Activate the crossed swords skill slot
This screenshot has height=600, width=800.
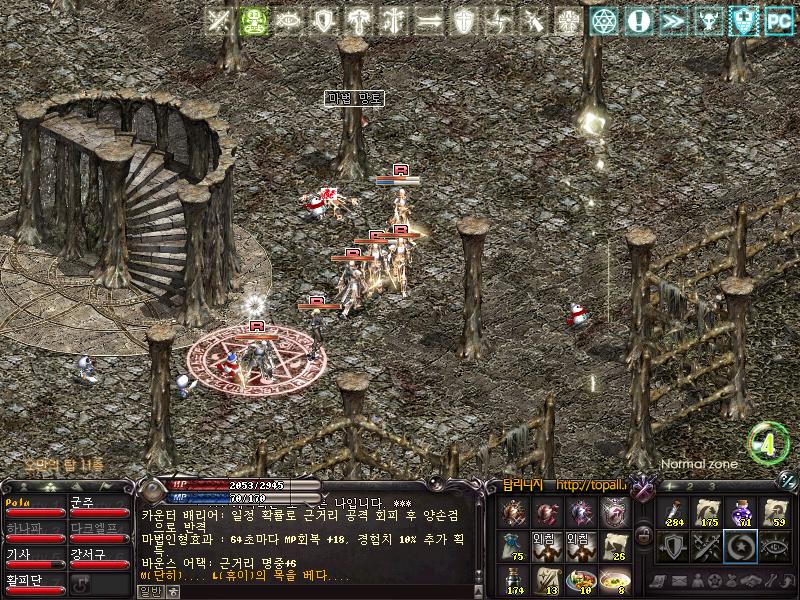point(707,546)
